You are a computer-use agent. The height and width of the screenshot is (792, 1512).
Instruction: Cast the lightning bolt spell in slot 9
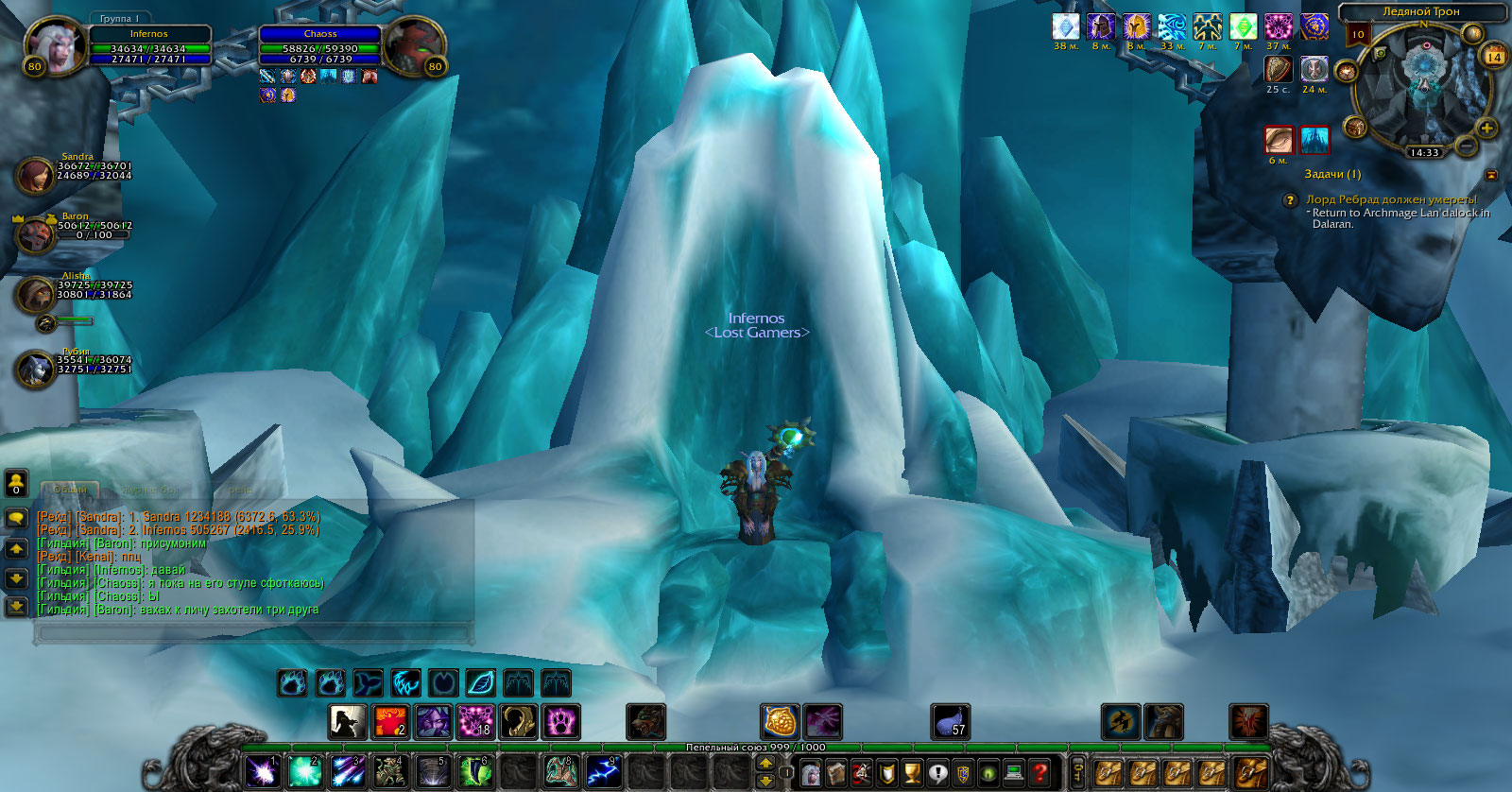pos(604,772)
